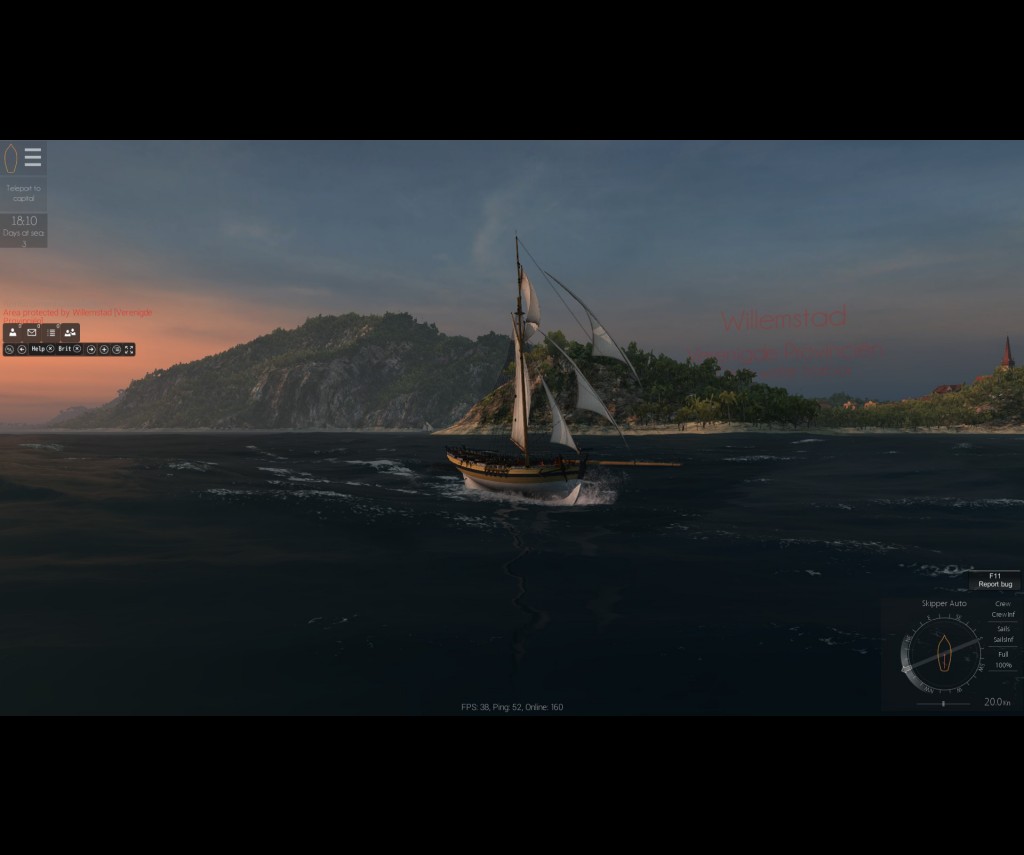The height and width of the screenshot is (855, 1024).
Task: Open the hamburger main menu
Action: 33,158
